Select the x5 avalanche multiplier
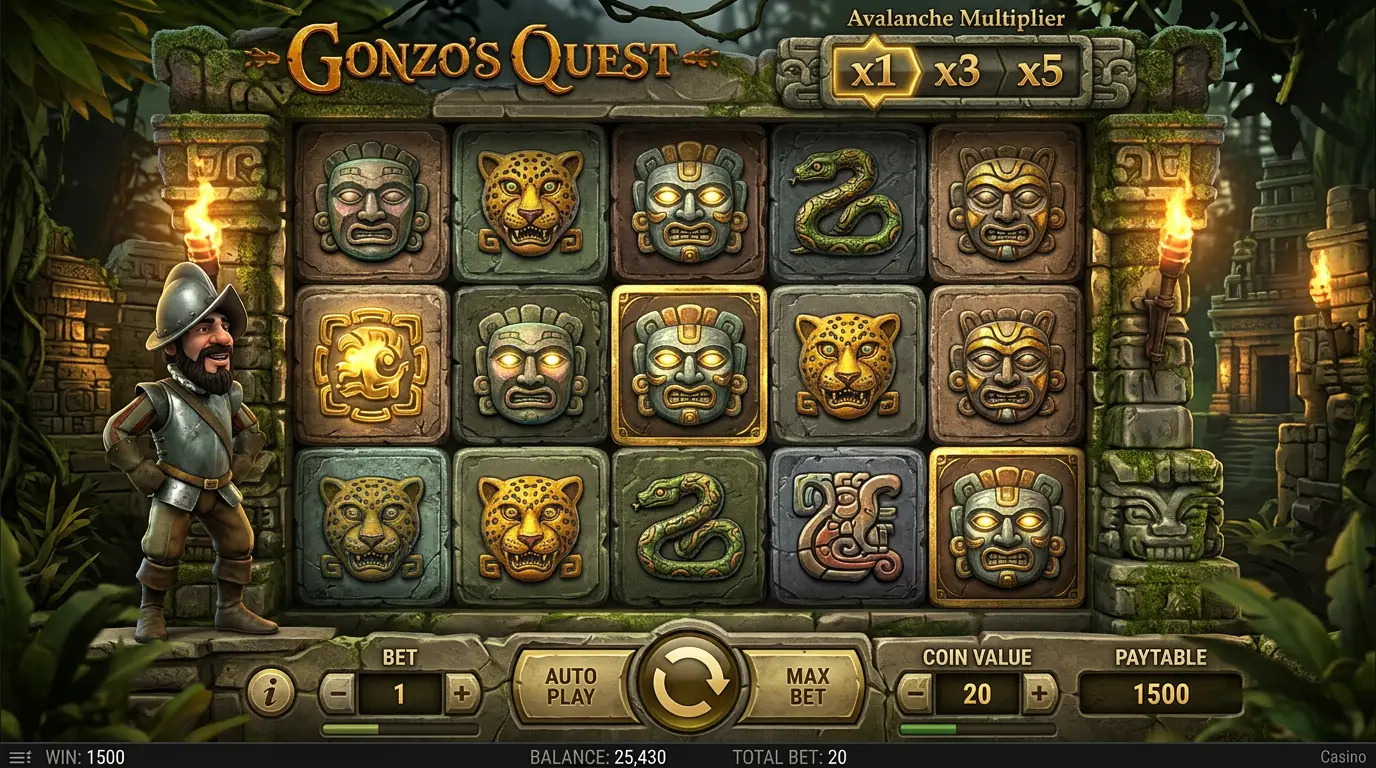The height and width of the screenshot is (768, 1376). pyautogui.click(x=1039, y=72)
